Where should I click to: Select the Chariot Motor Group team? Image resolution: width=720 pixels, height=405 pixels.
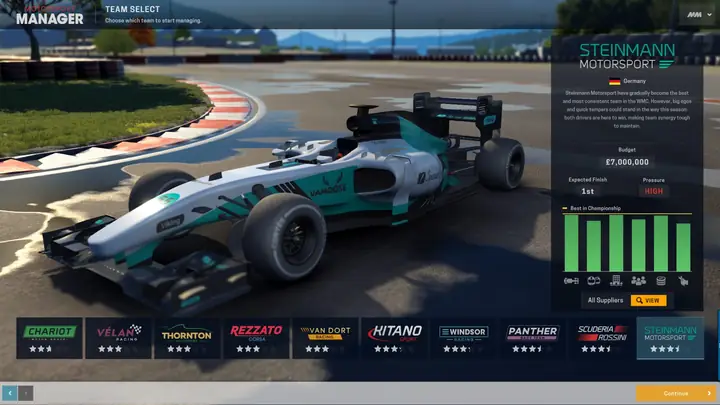pos(49,338)
